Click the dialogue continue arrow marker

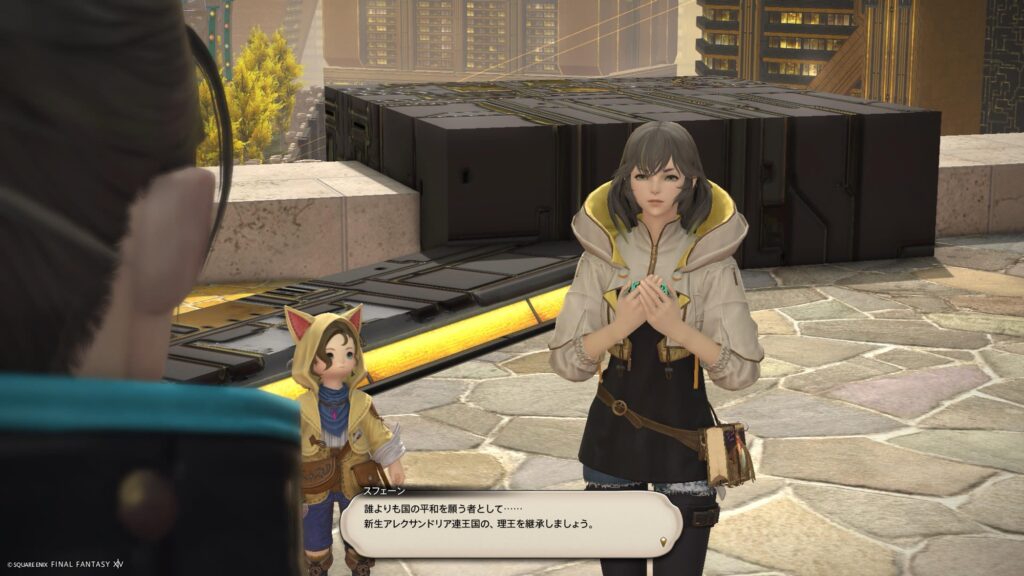(663, 543)
